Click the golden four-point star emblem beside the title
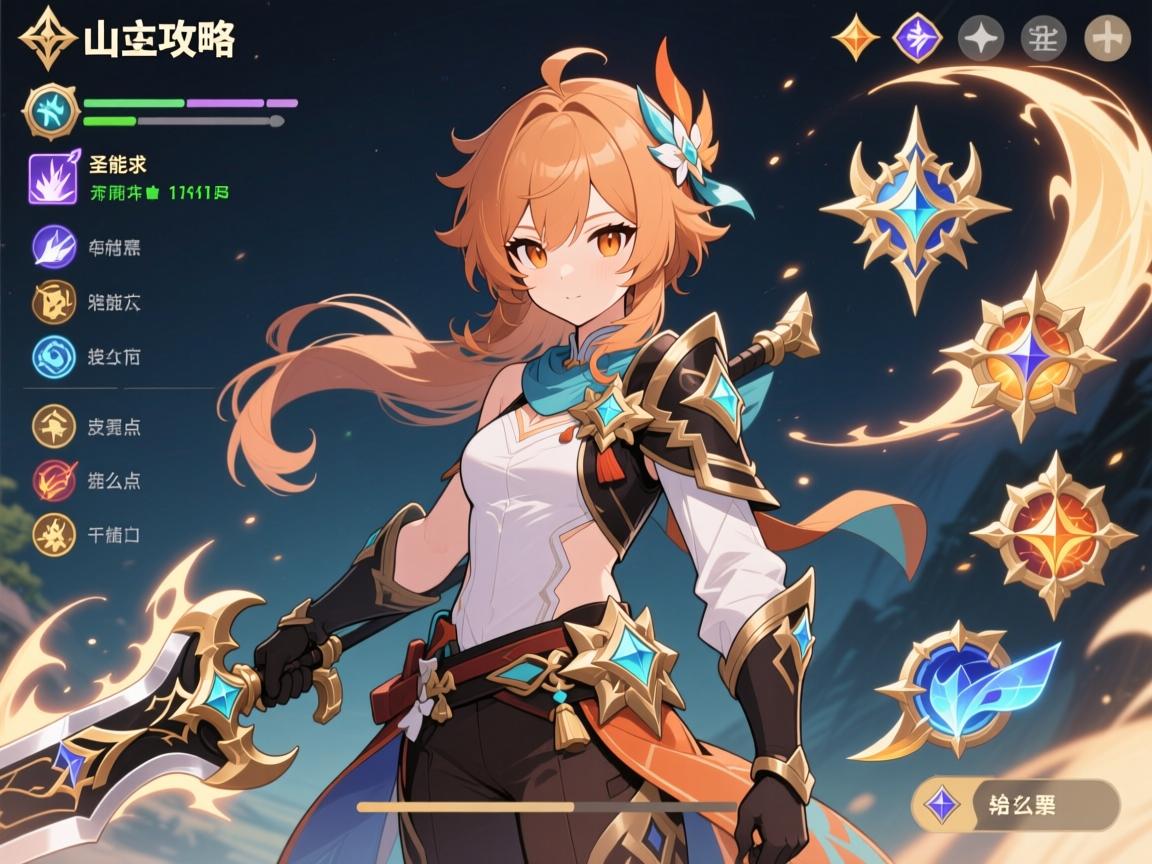 48,38
